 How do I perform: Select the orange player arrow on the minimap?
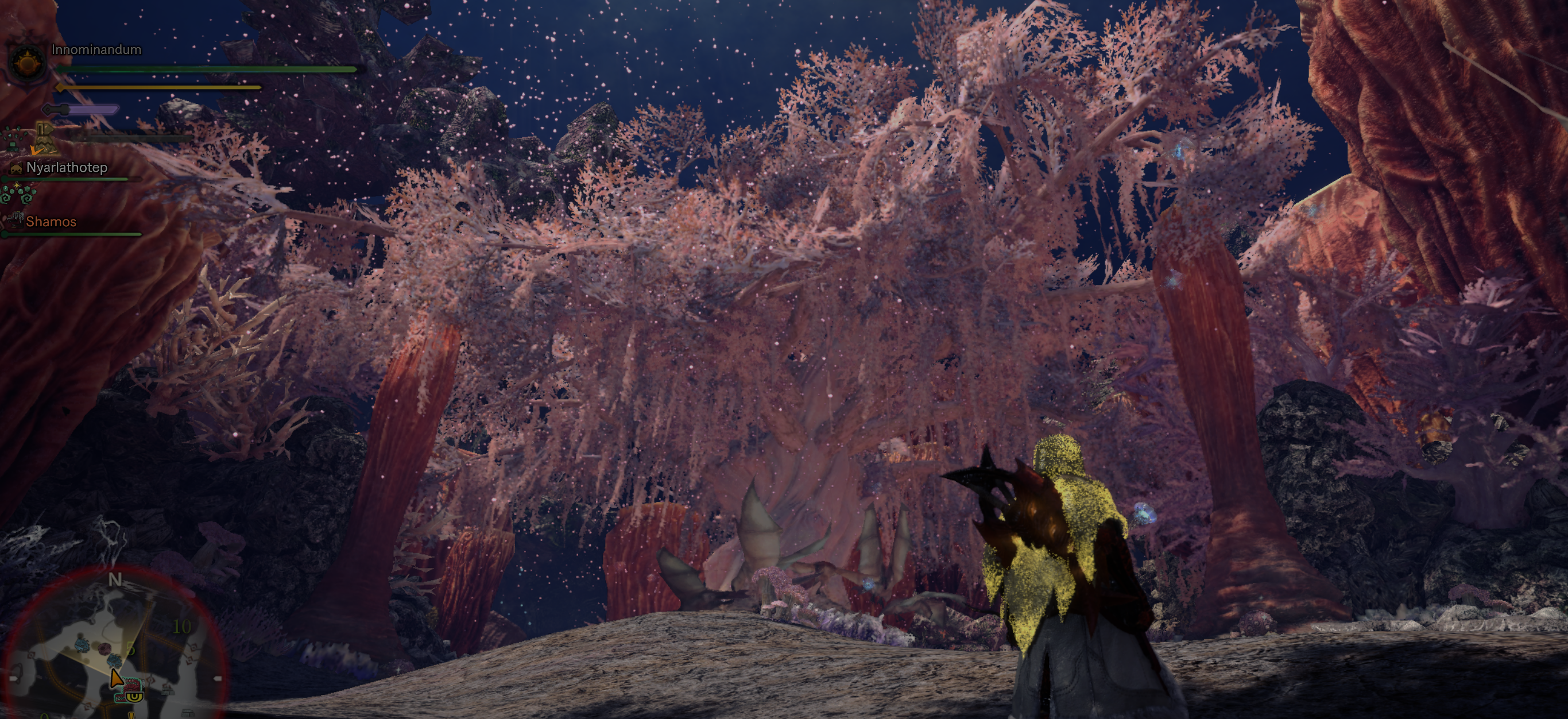coord(117,679)
